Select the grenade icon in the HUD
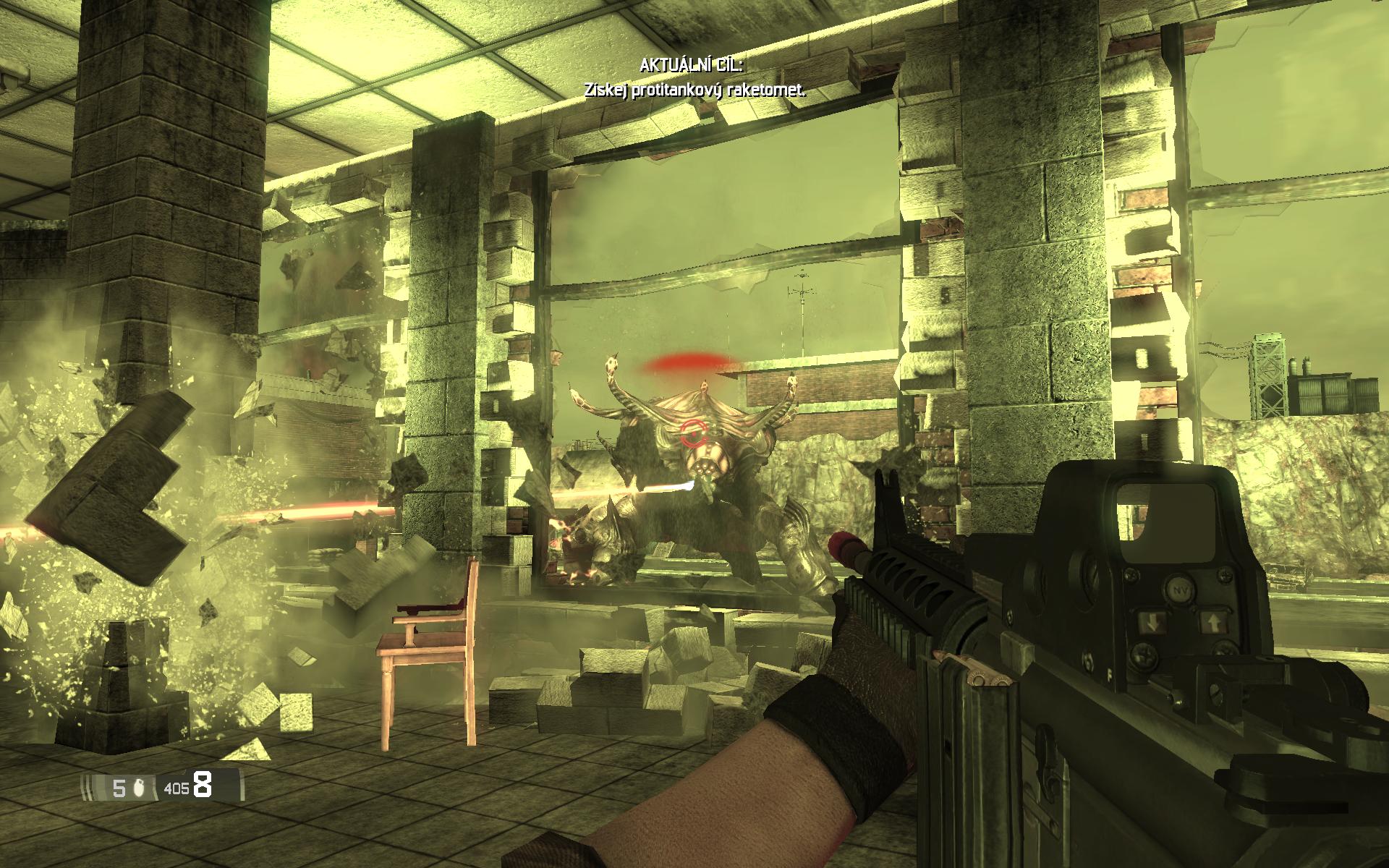This screenshot has height=868, width=1389. pos(140,788)
